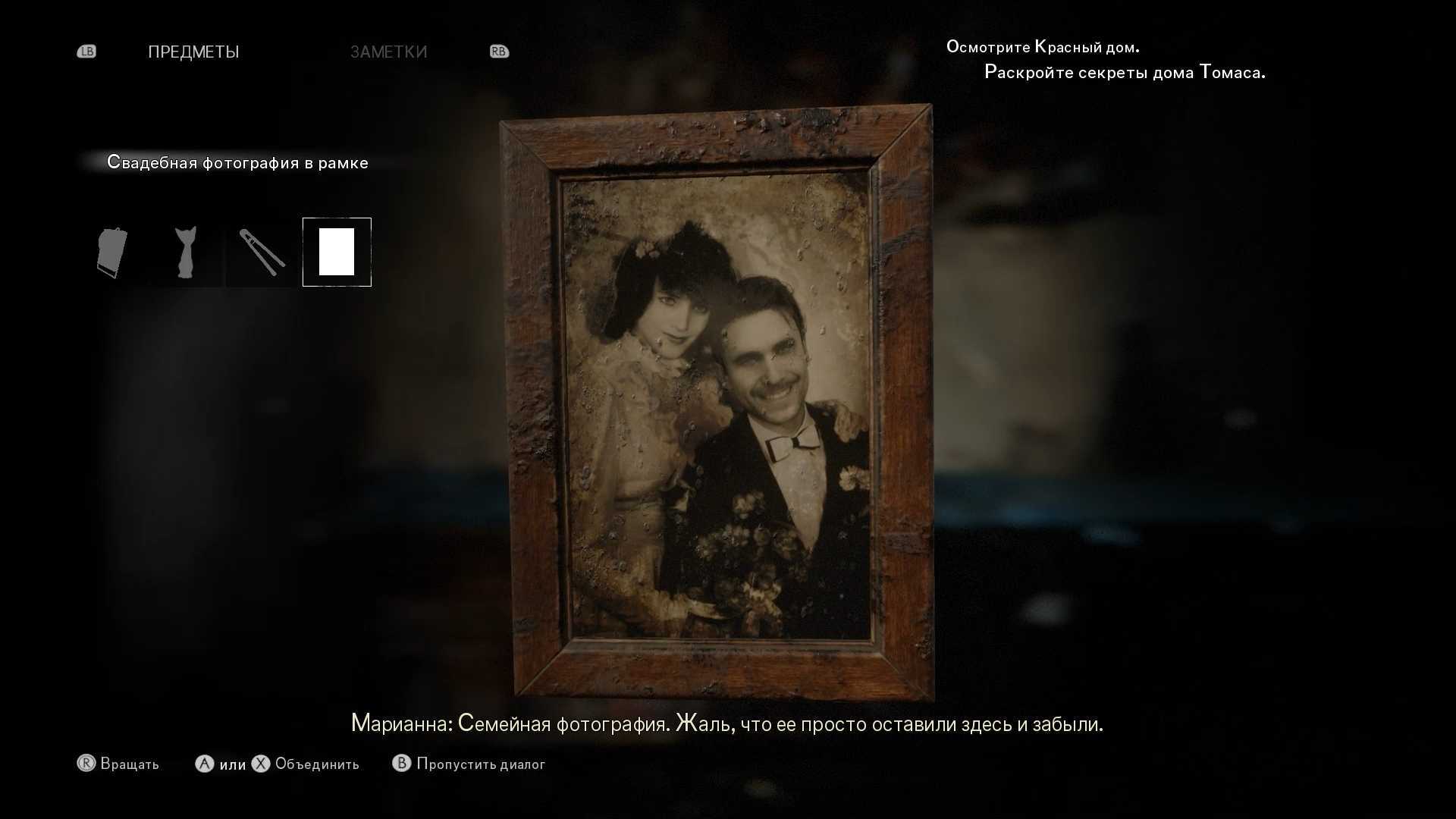Click the Осмотрите Красный дом objective tracker
Screen dimensions: 1456x819
click(1042, 47)
